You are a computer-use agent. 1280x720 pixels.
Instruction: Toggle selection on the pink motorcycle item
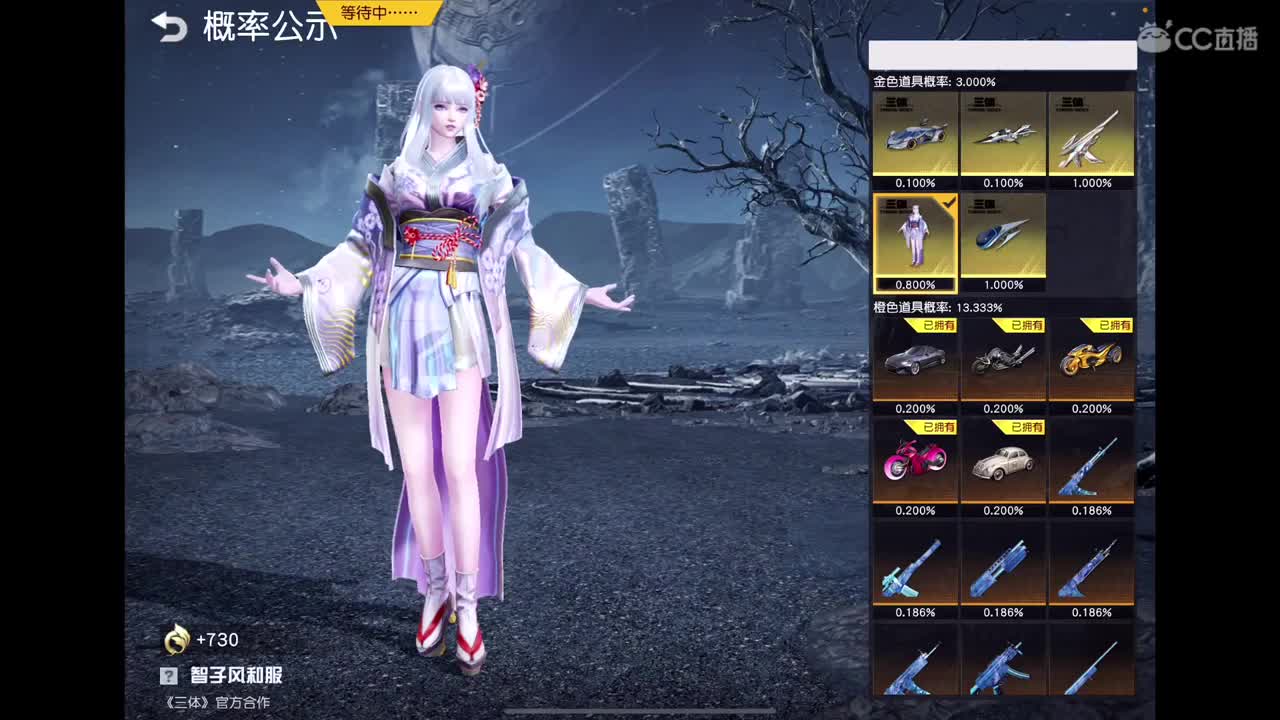915,465
